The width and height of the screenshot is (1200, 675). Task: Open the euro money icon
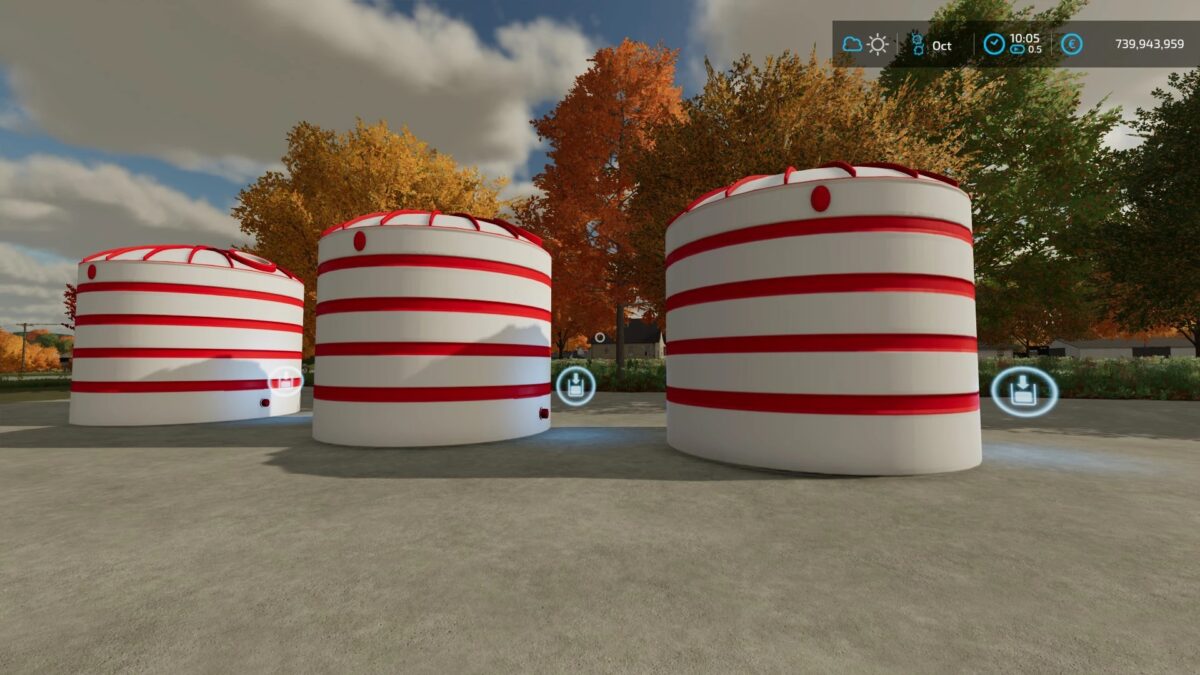1072,45
